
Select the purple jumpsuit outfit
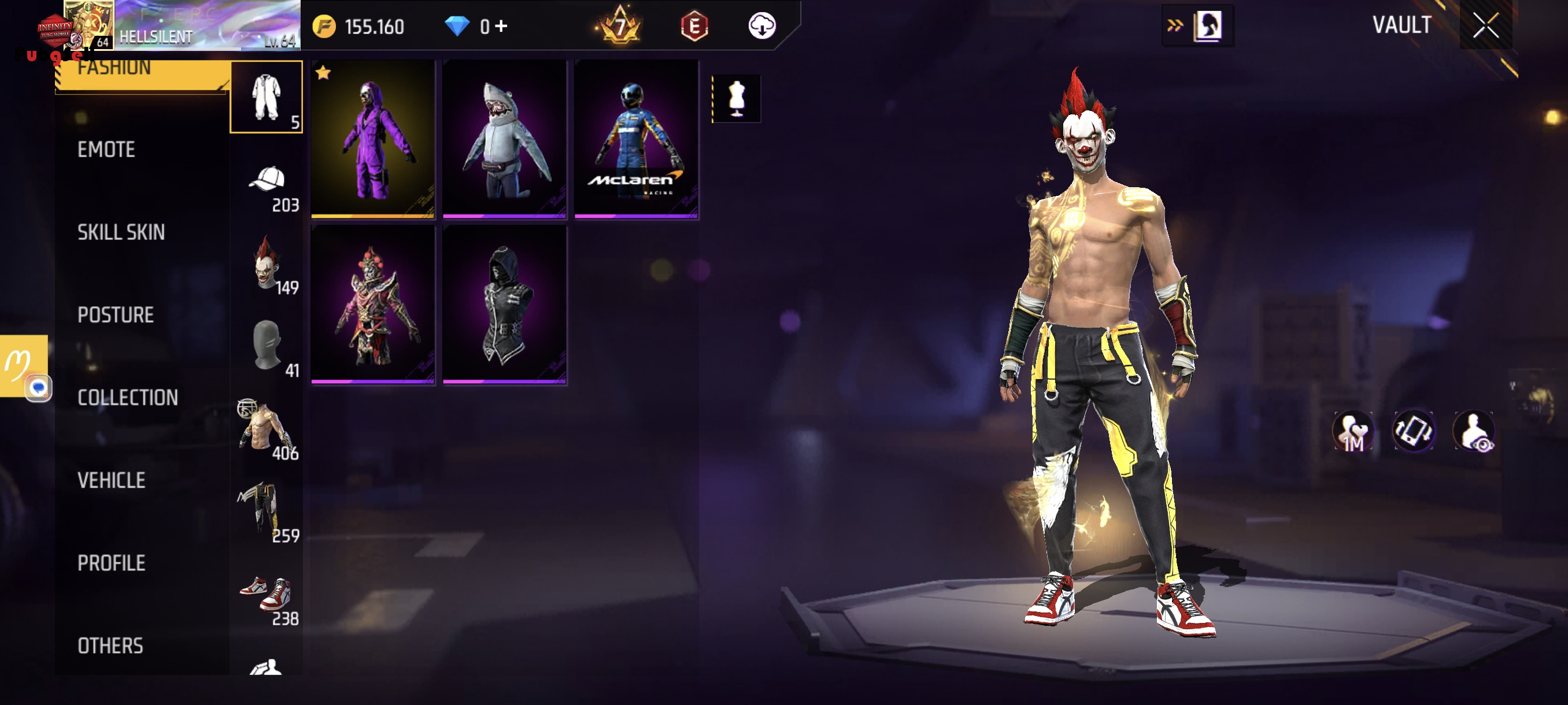(x=372, y=139)
